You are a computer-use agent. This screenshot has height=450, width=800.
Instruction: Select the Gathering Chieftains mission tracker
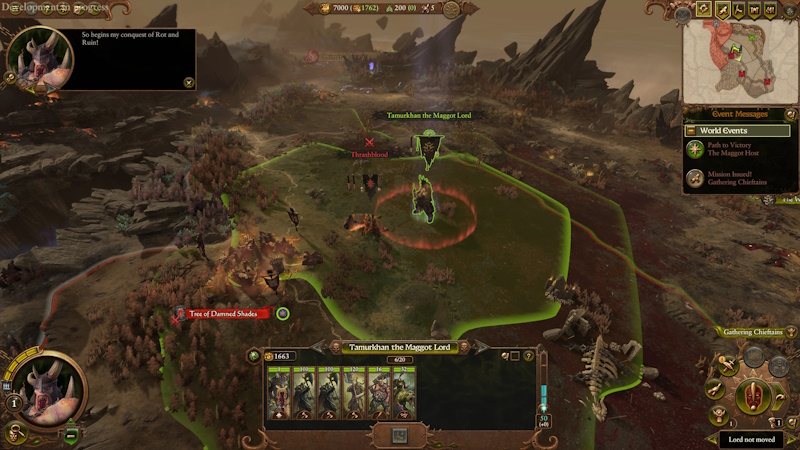pos(753,333)
